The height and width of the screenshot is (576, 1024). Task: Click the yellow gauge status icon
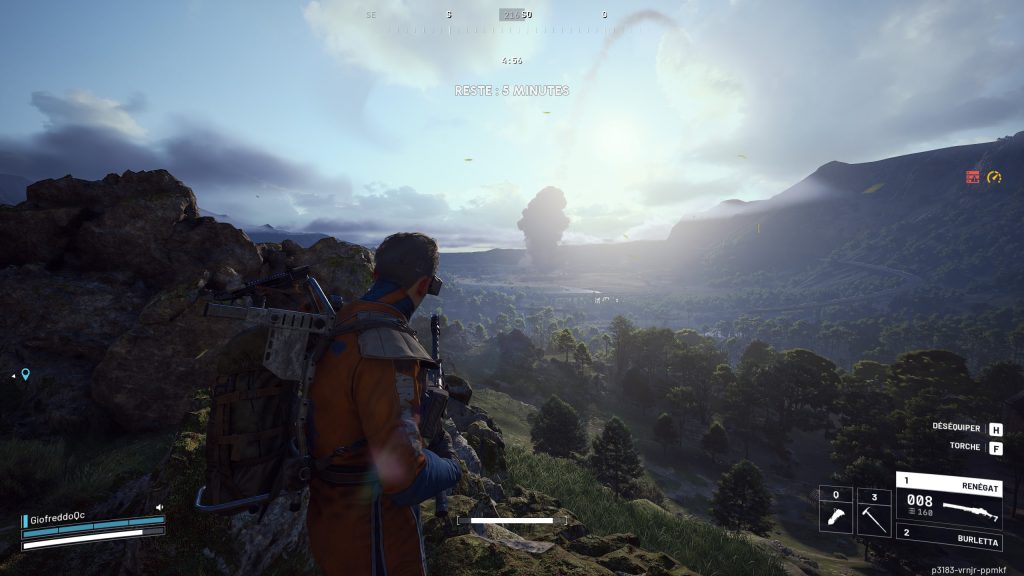pyautogui.click(x=994, y=177)
